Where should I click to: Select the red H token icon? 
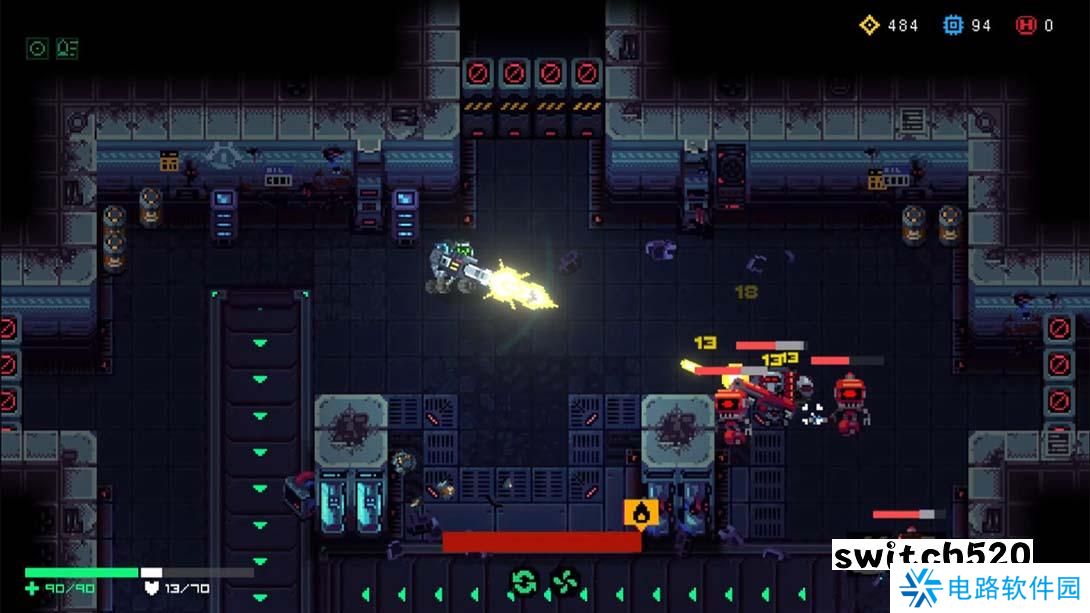coord(1025,25)
